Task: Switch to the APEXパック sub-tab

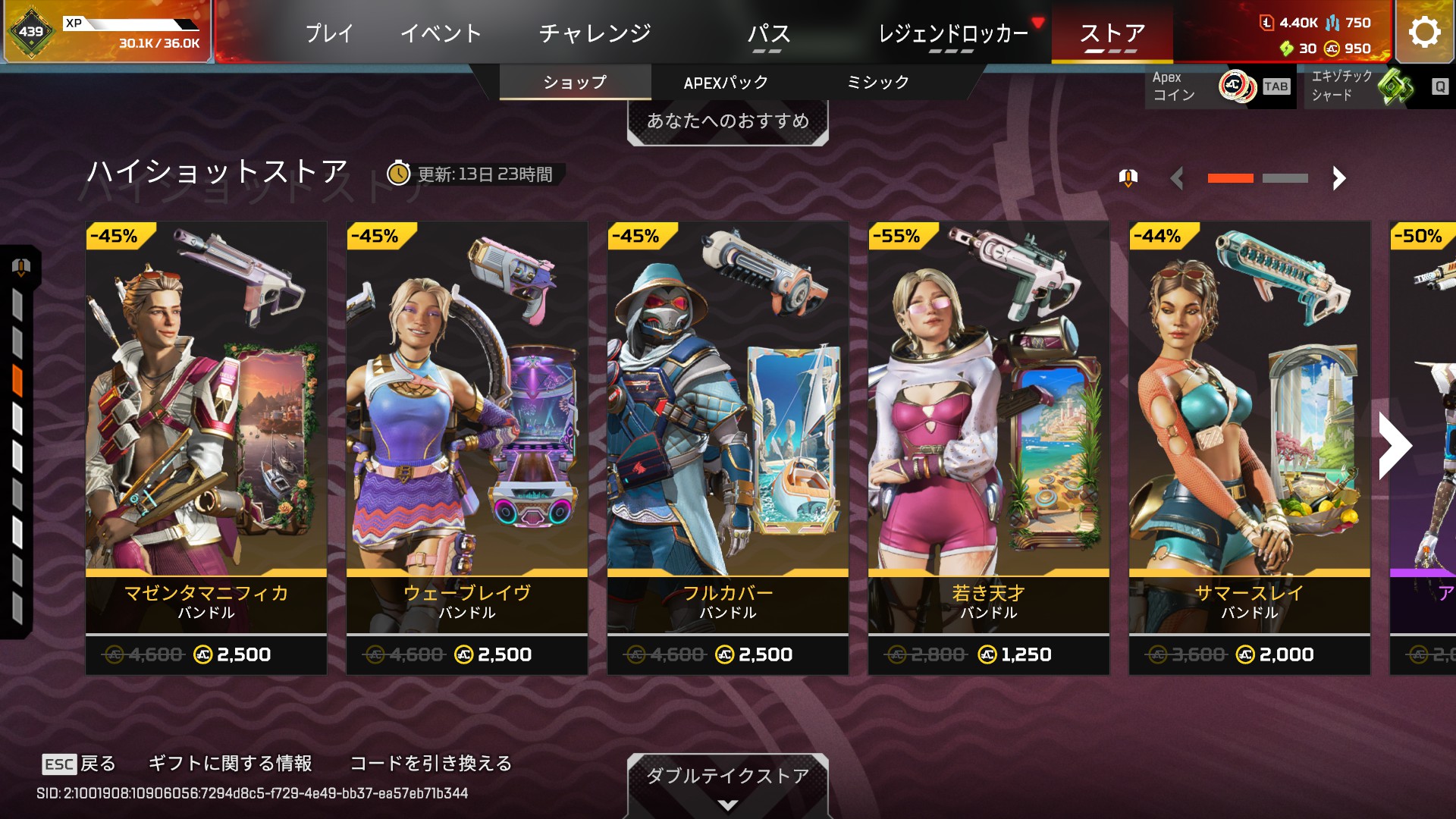Action: pyautogui.click(x=726, y=83)
